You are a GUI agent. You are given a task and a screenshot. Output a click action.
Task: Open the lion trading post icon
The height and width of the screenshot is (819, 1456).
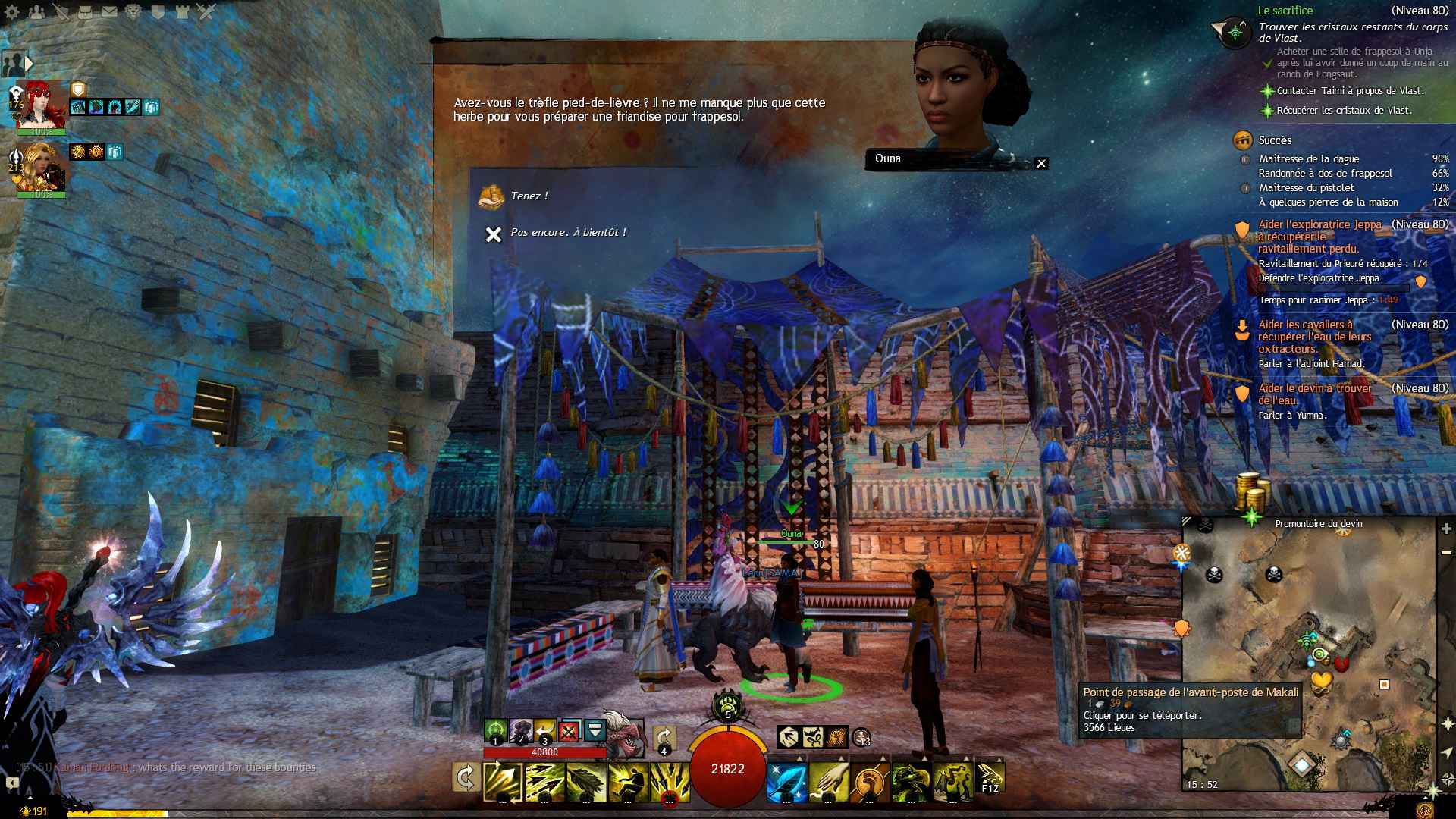coord(133,11)
